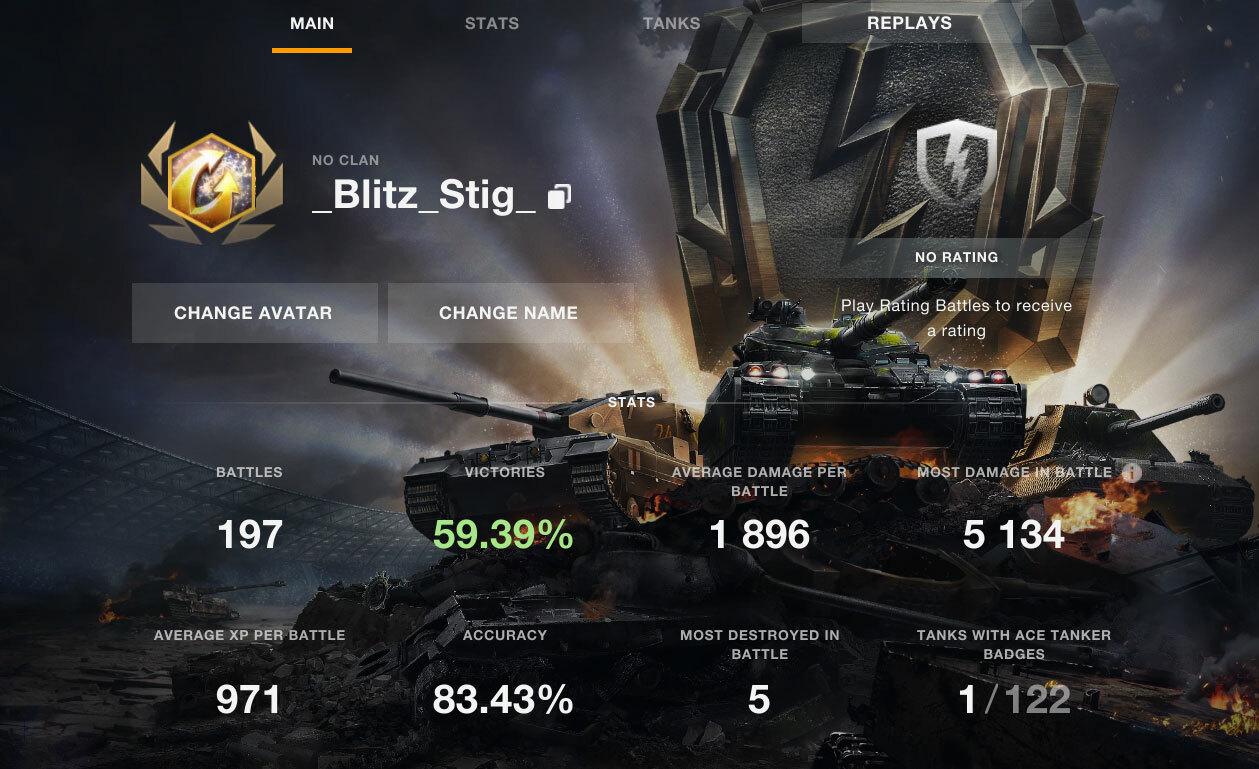Open the Stats tab
This screenshot has width=1259, height=769.
492,23
